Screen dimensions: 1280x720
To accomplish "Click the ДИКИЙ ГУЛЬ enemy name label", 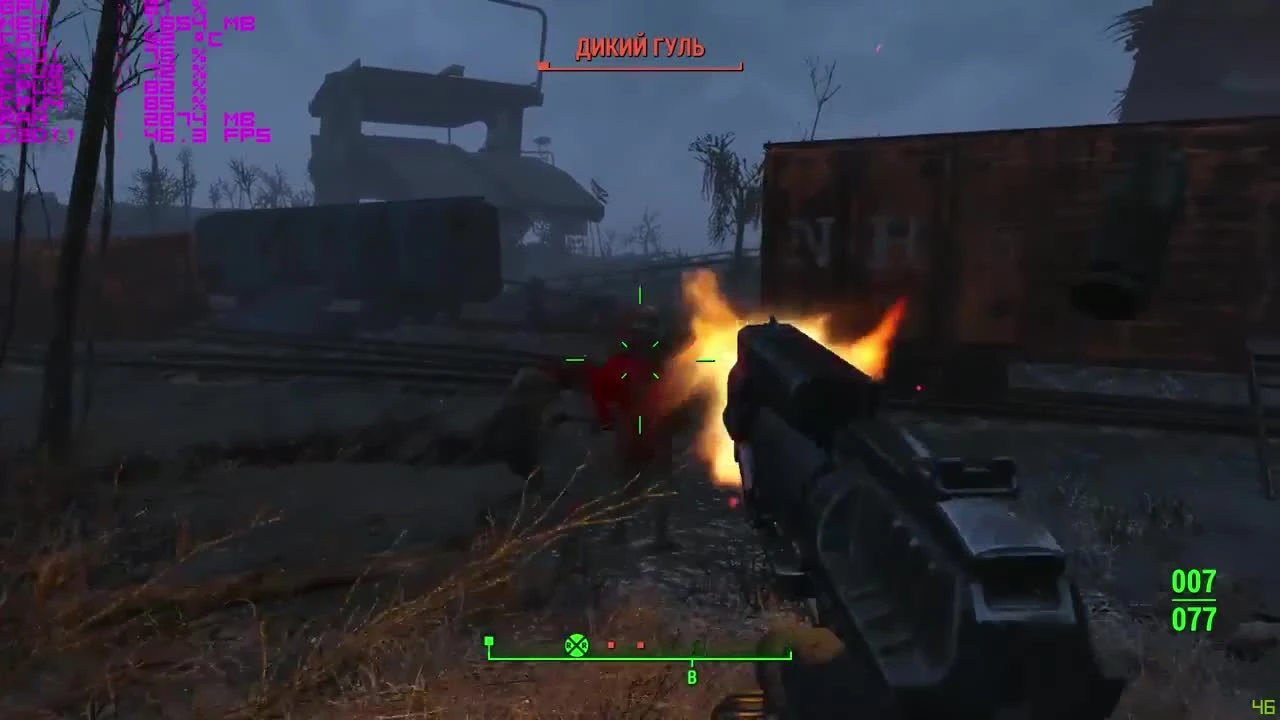I will click(x=640, y=46).
